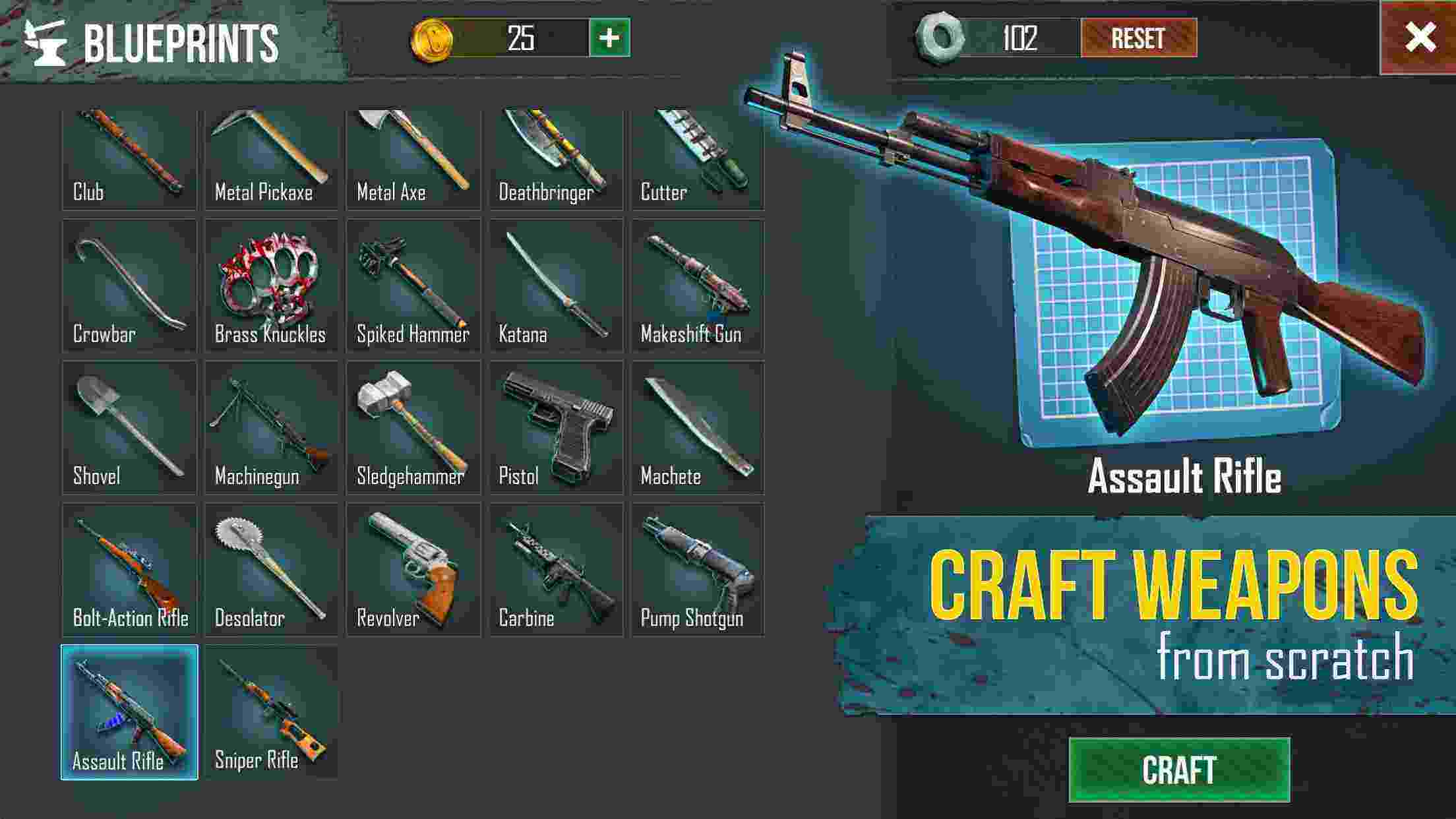Add more gold coins with the plus button
Screen dimensions: 1456x819
click(609, 38)
